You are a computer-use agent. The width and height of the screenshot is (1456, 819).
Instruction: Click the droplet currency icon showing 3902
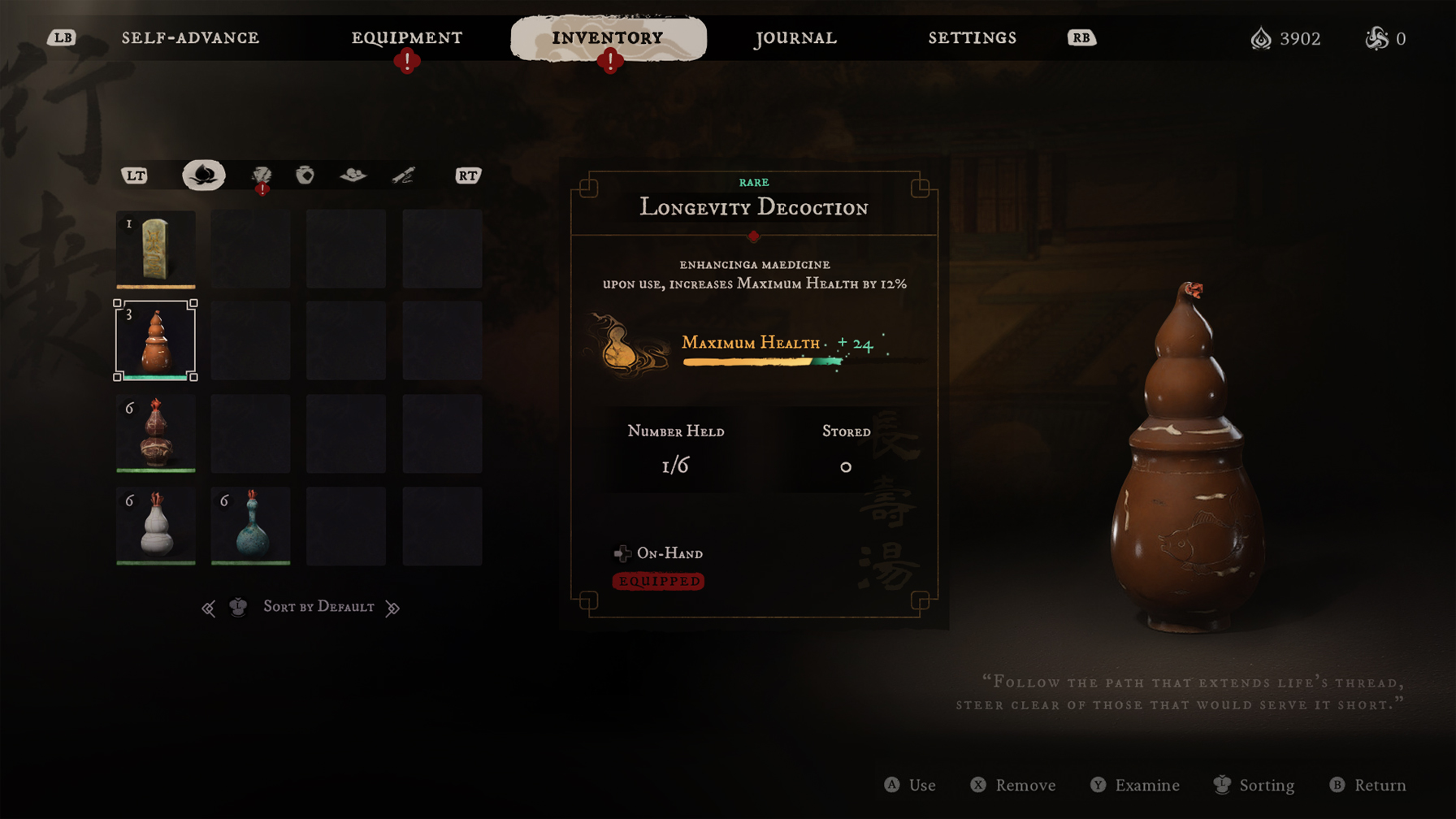(1261, 38)
